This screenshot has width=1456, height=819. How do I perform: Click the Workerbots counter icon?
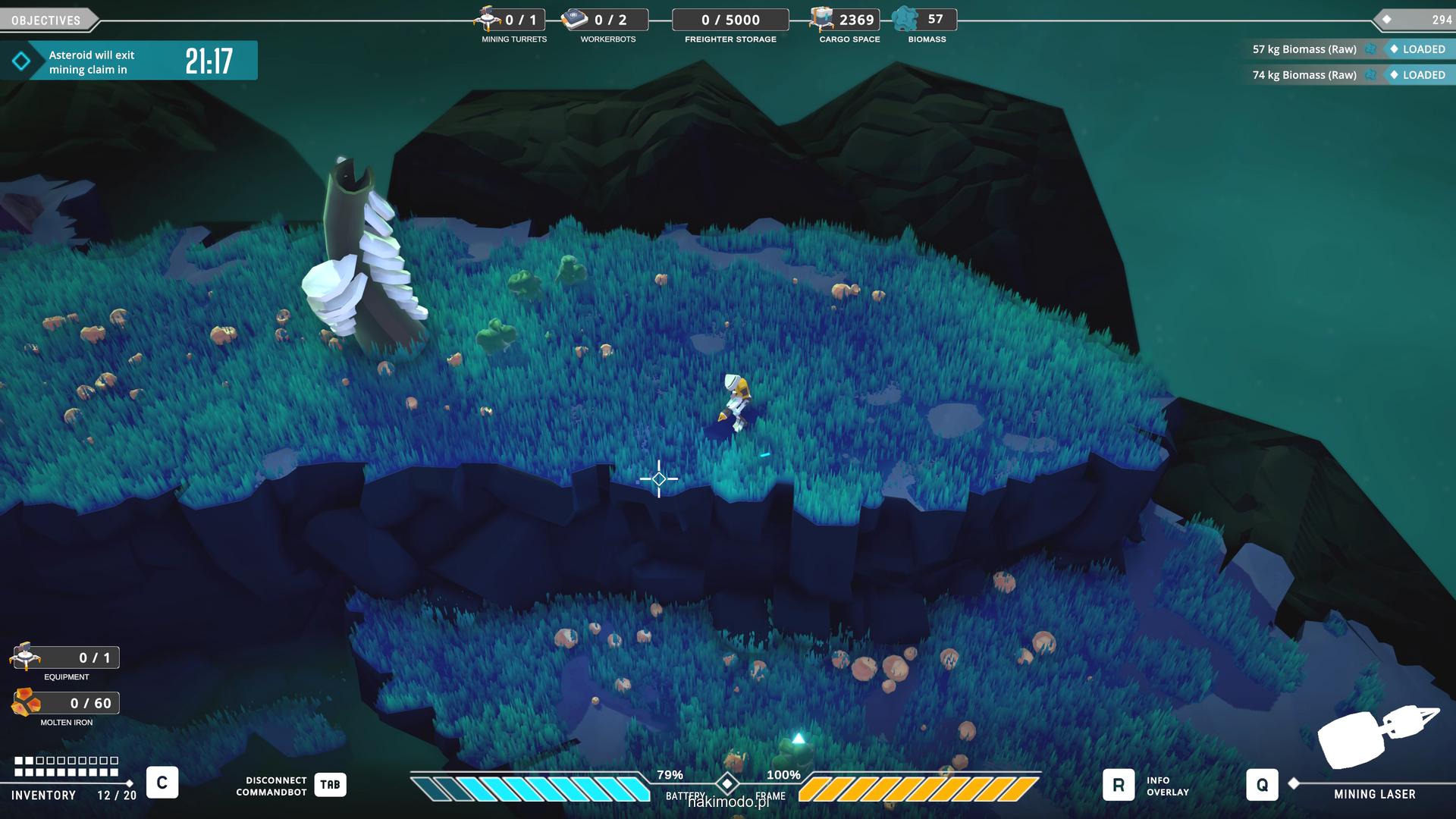[575, 19]
